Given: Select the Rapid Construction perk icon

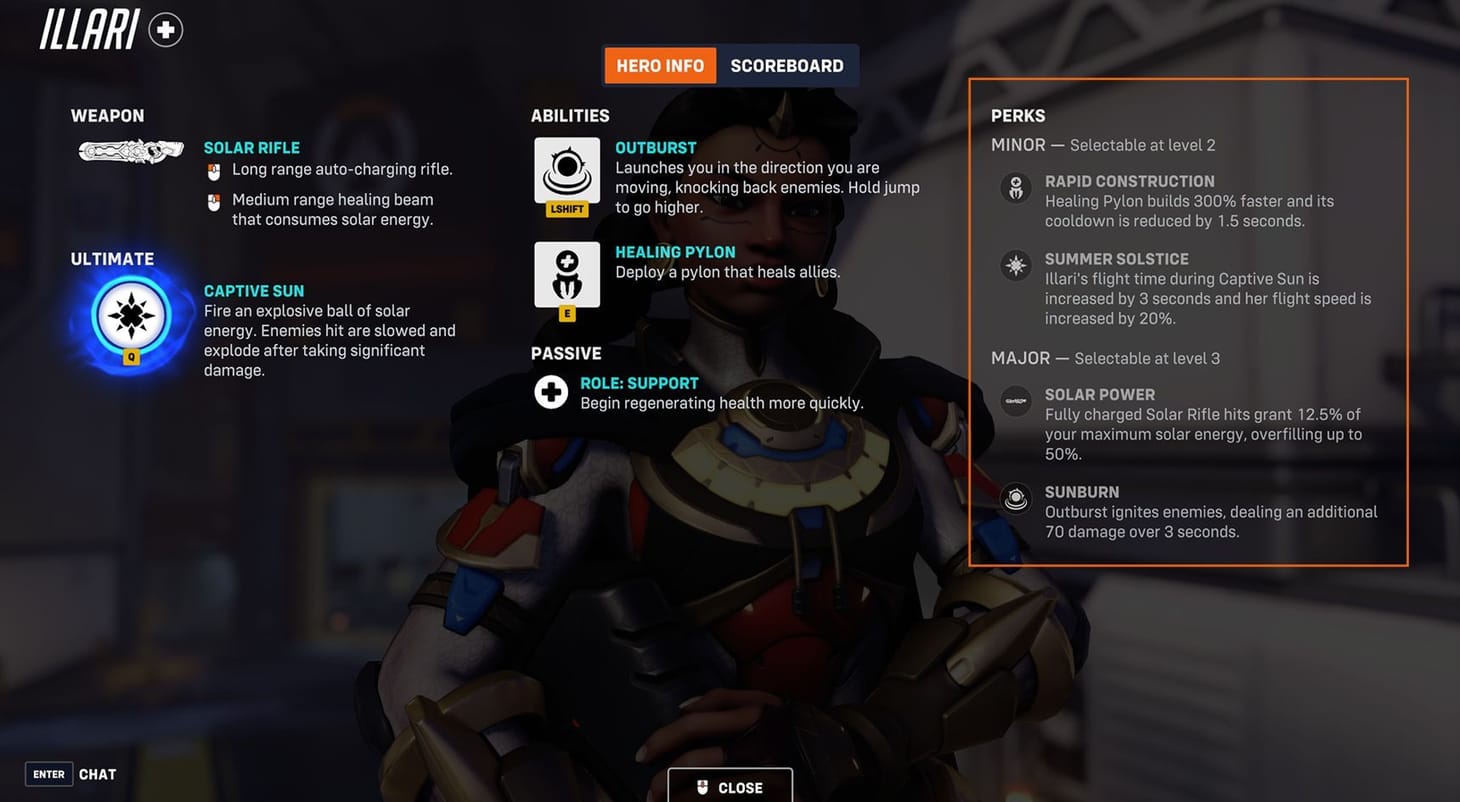Looking at the screenshot, I should [x=1015, y=188].
